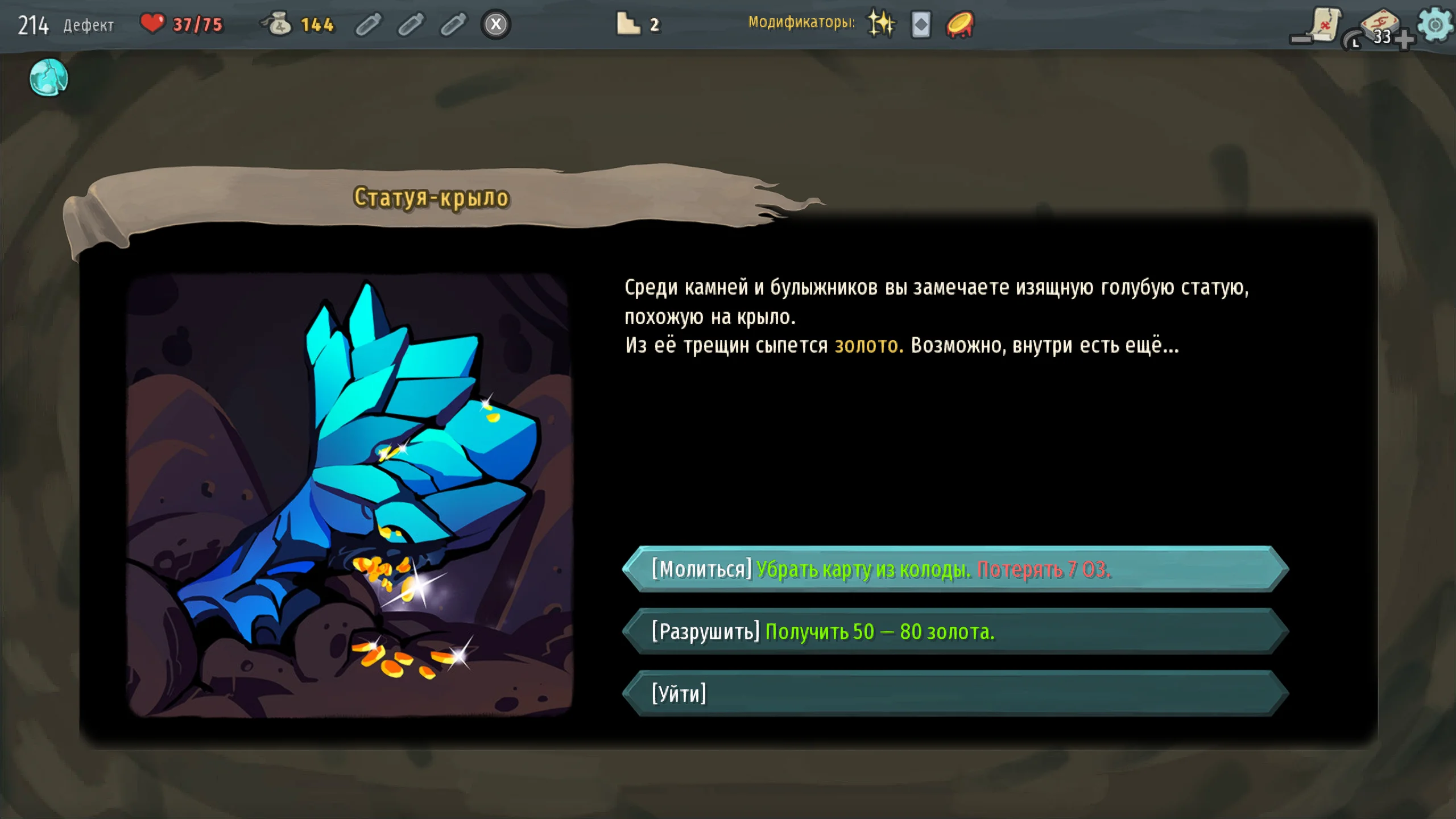Open settings with the gear icon
1456x819 pixels.
pos(1434,24)
